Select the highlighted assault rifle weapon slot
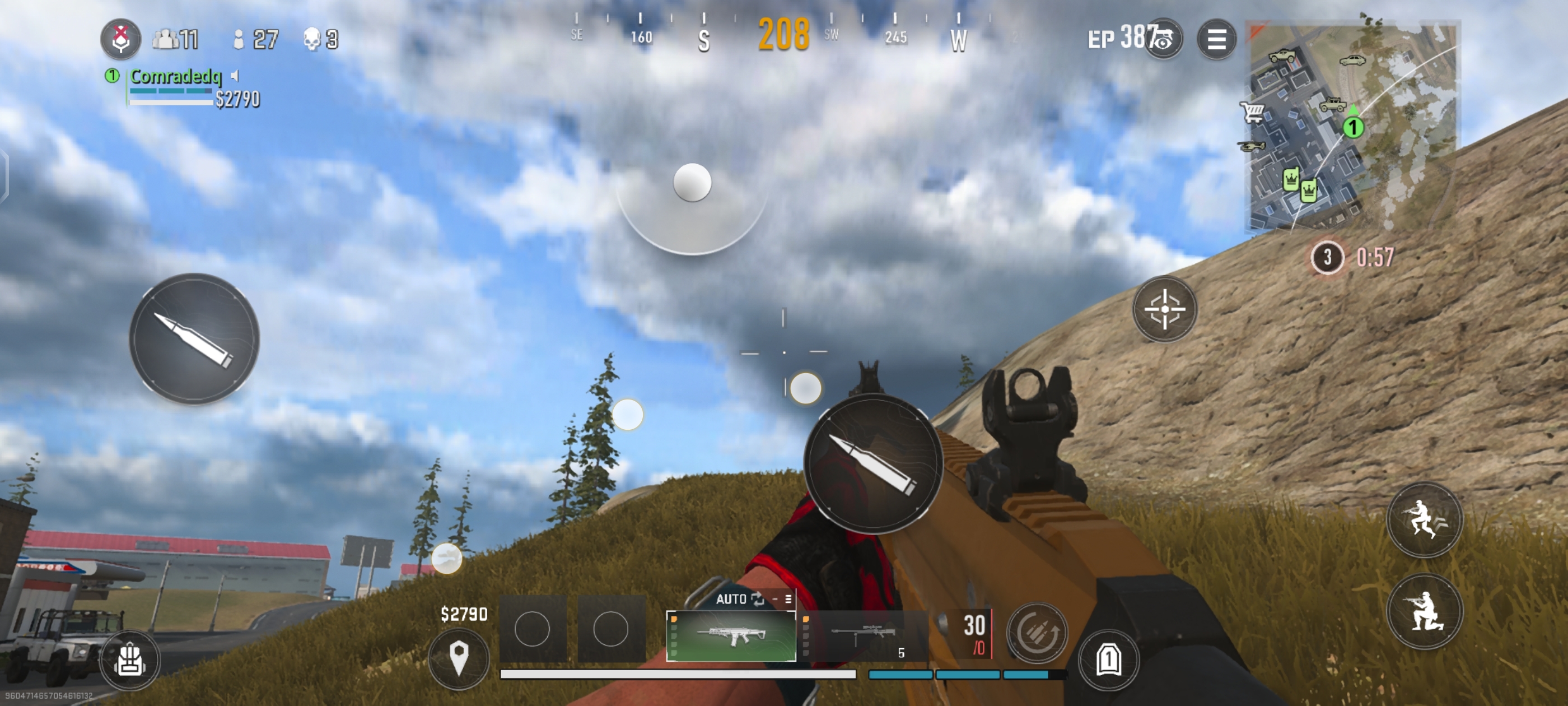This screenshot has height=706, width=1568. point(731,636)
